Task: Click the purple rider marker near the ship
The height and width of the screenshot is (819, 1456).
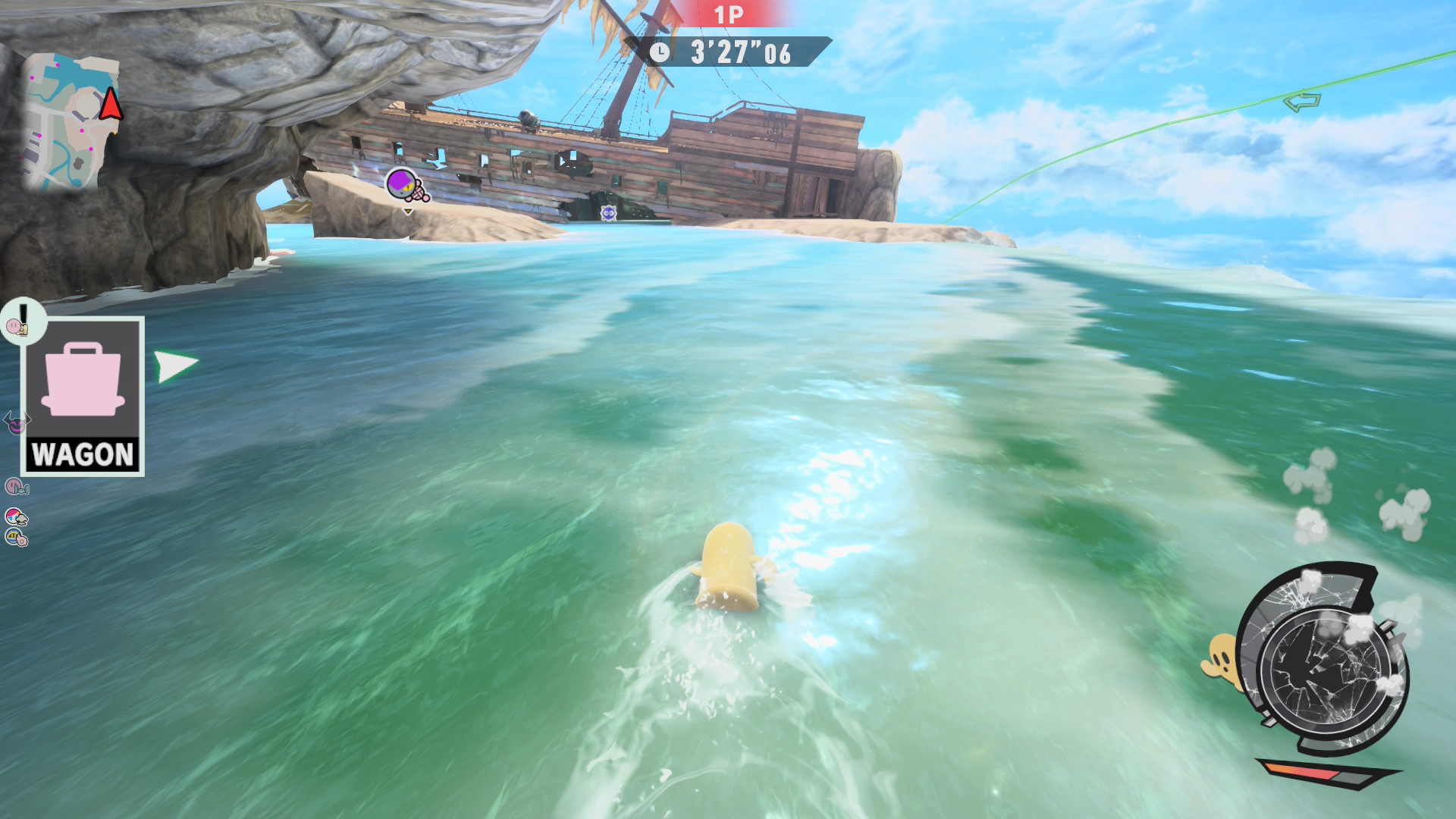Action: coord(406,185)
